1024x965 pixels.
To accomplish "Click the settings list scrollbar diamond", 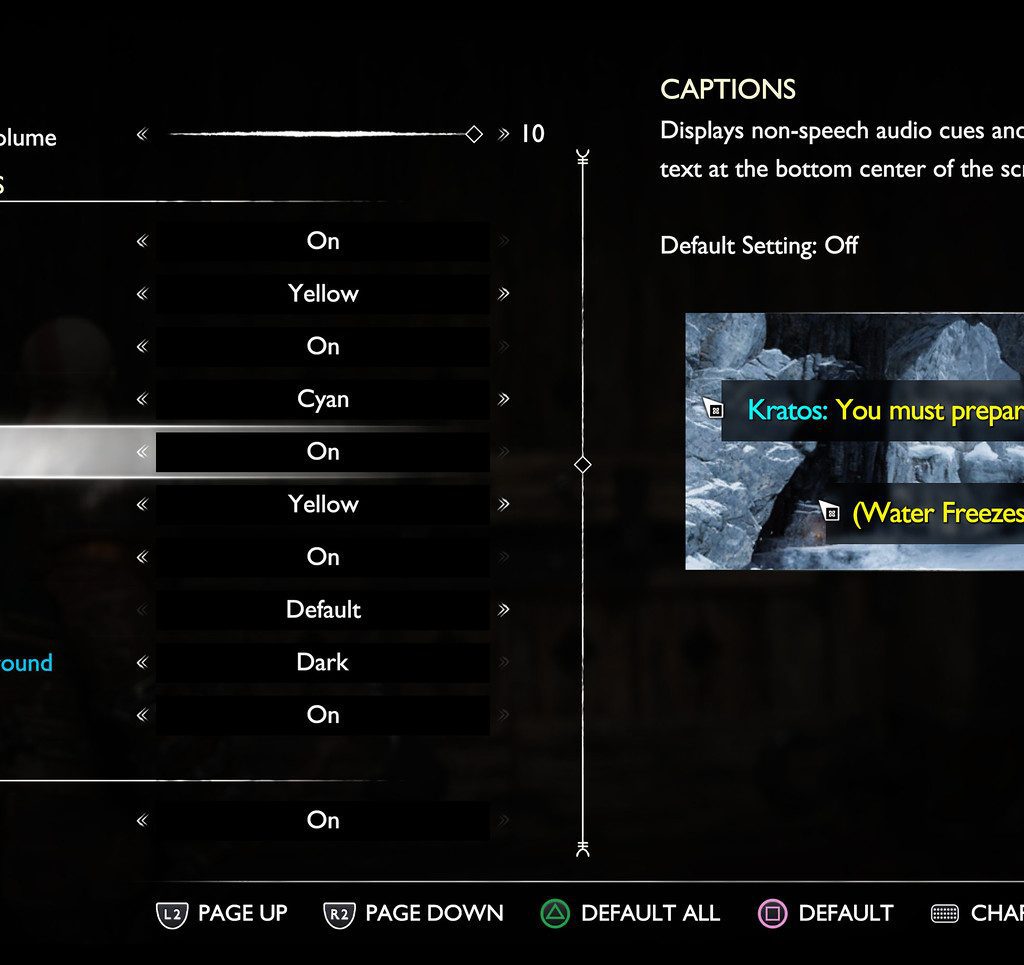I will pos(583,465).
